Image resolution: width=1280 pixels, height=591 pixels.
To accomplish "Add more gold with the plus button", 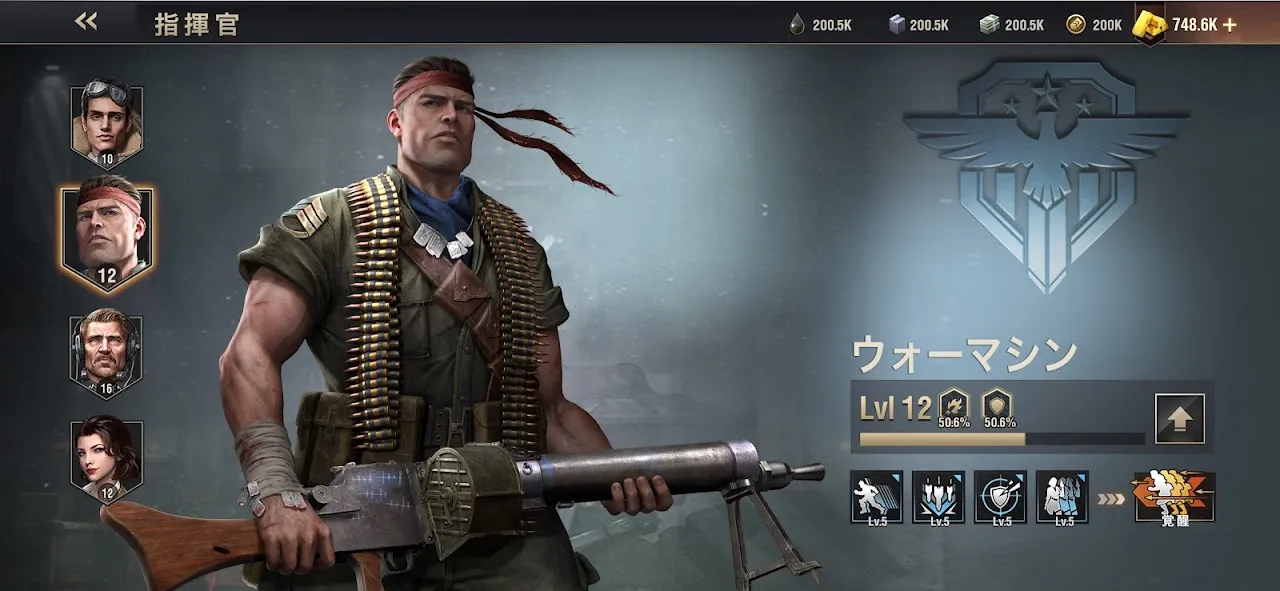I will pyautogui.click(x=1230, y=25).
